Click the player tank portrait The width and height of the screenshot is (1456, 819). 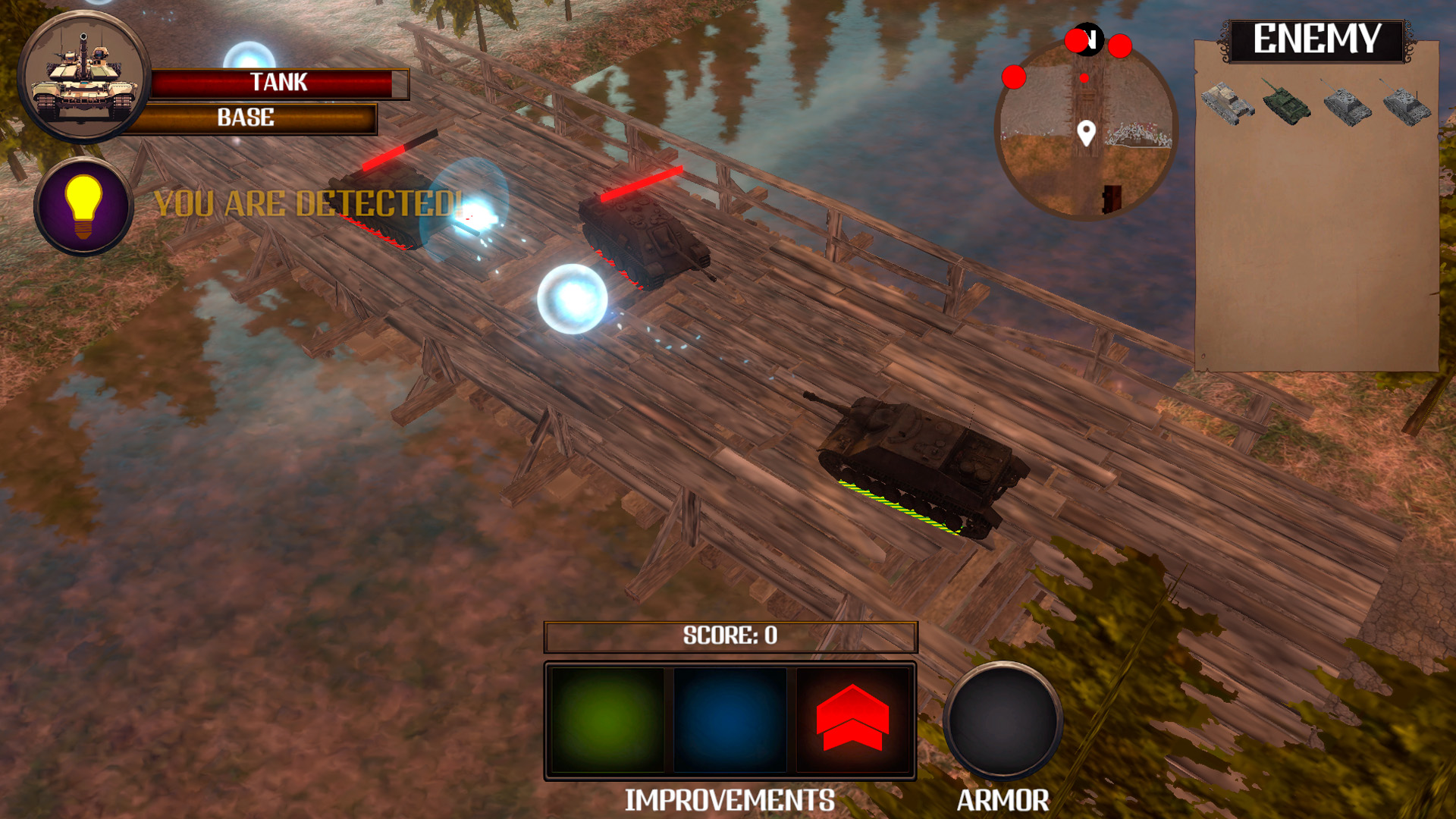tap(83, 77)
